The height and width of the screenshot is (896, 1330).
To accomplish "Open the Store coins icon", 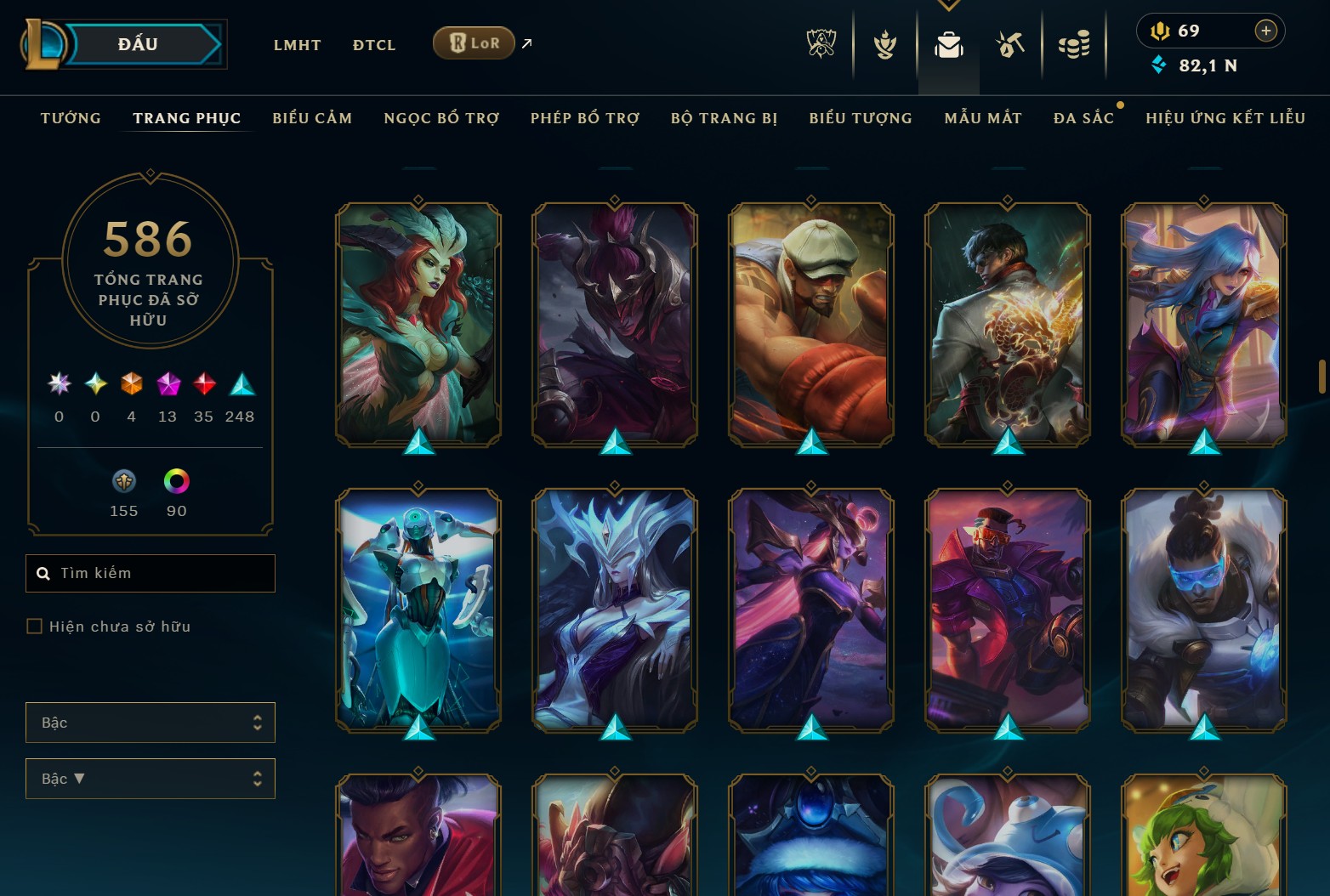I will coord(1074,44).
